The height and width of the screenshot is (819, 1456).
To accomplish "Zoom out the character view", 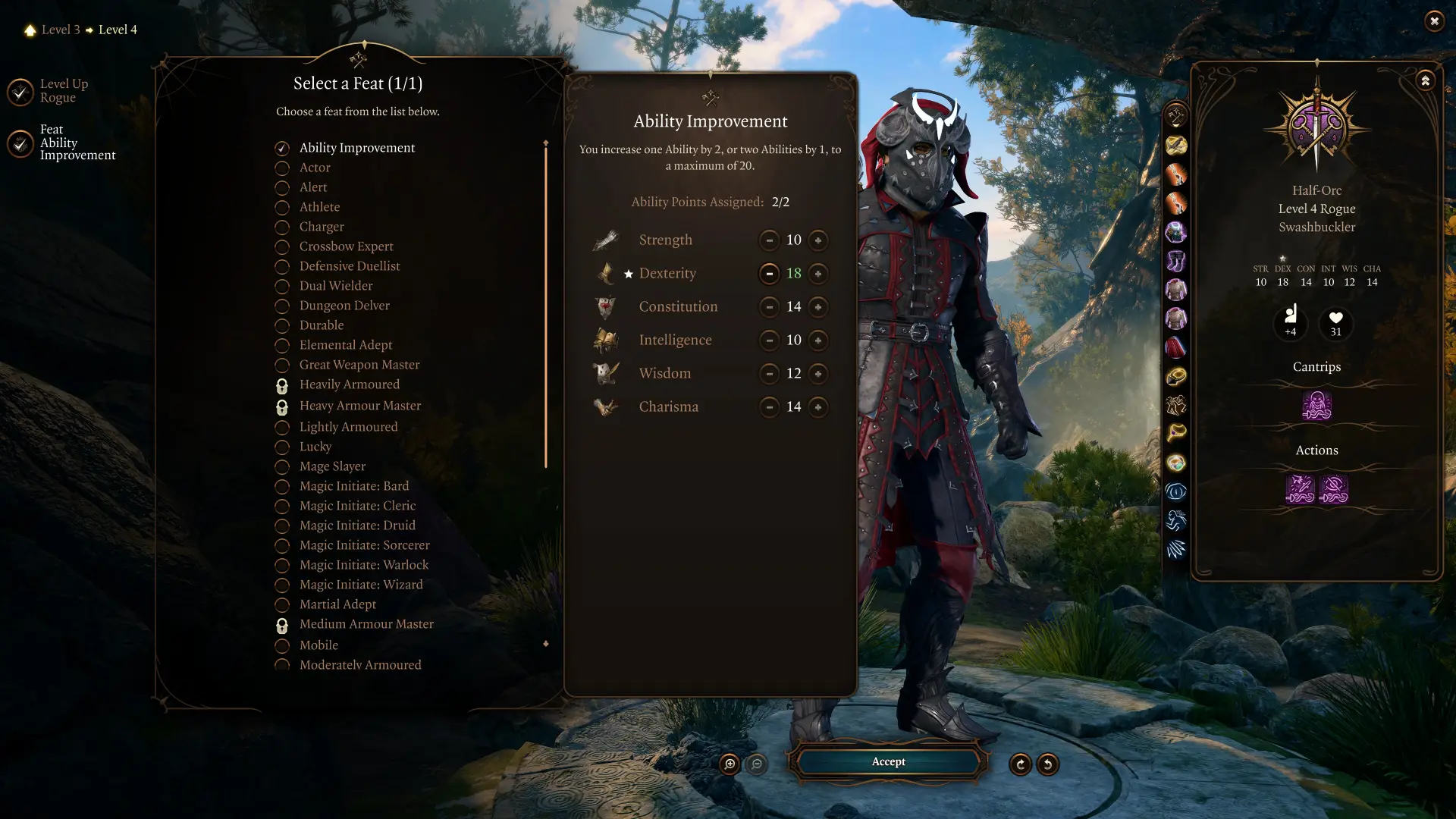I will 757,764.
